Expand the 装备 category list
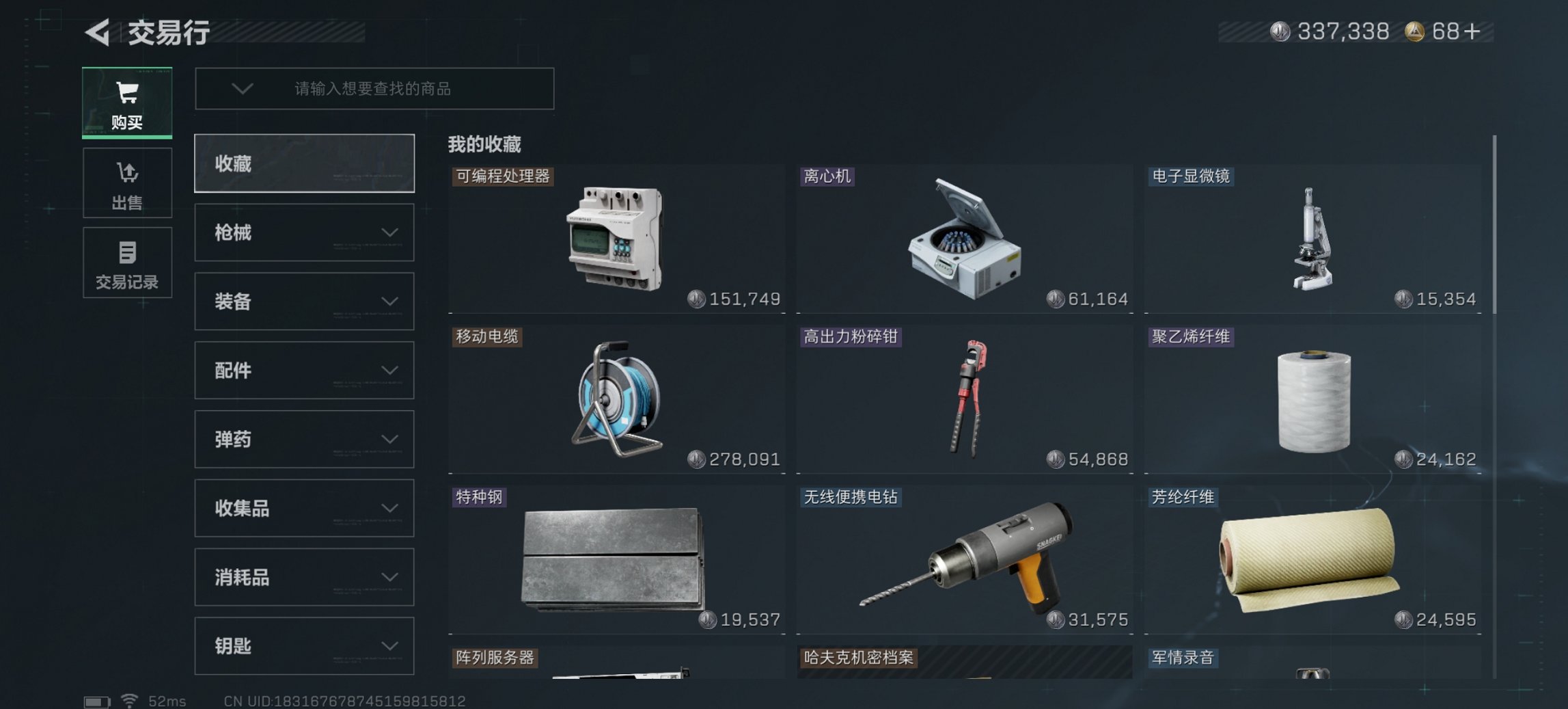This screenshot has width=1568, height=709. 303,302
